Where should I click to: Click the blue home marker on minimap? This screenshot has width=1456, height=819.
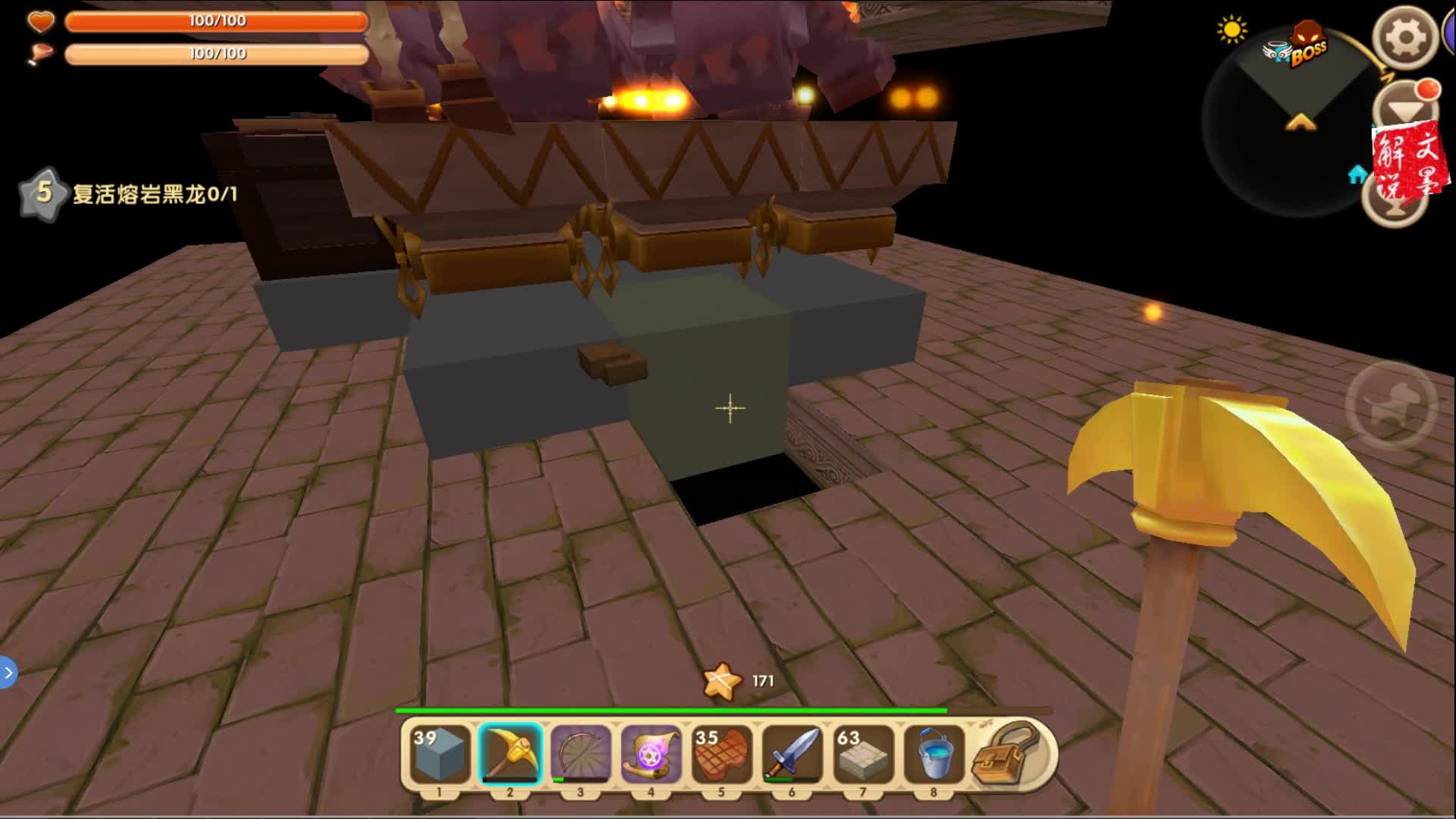[1357, 175]
